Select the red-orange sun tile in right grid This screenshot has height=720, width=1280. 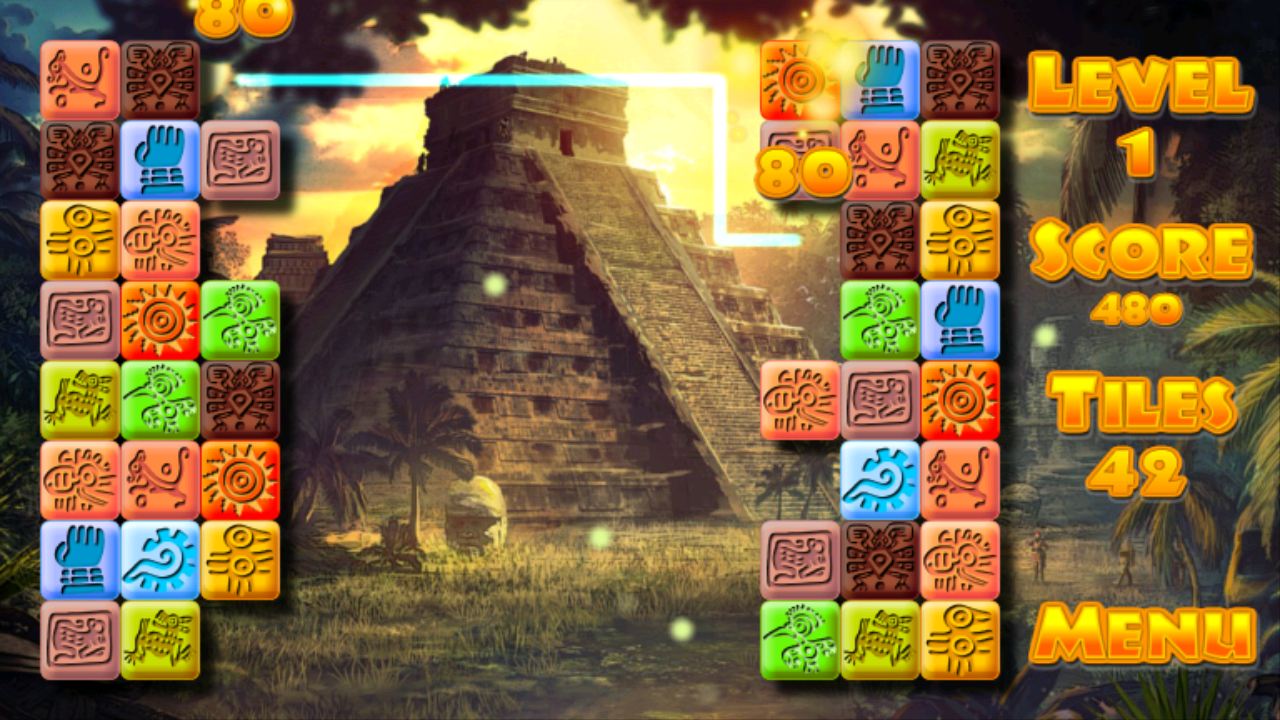pos(960,397)
